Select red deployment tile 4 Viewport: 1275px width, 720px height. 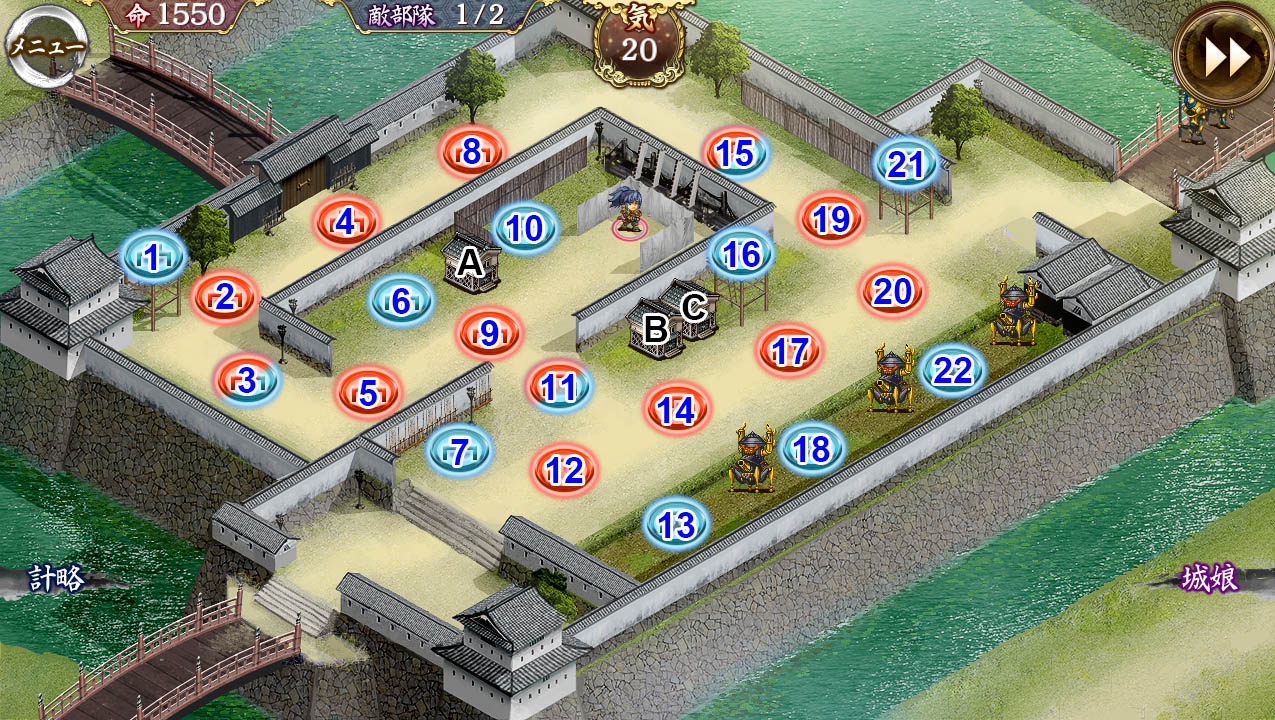(x=346, y=222)
